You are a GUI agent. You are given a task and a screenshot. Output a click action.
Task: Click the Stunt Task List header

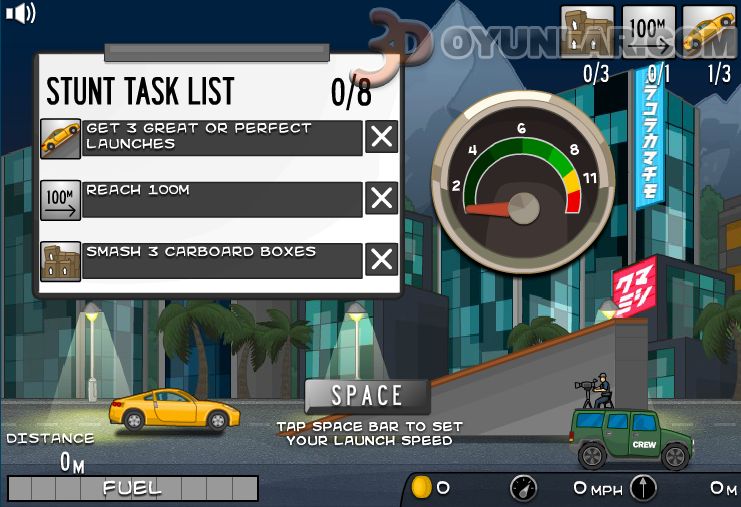140,91
